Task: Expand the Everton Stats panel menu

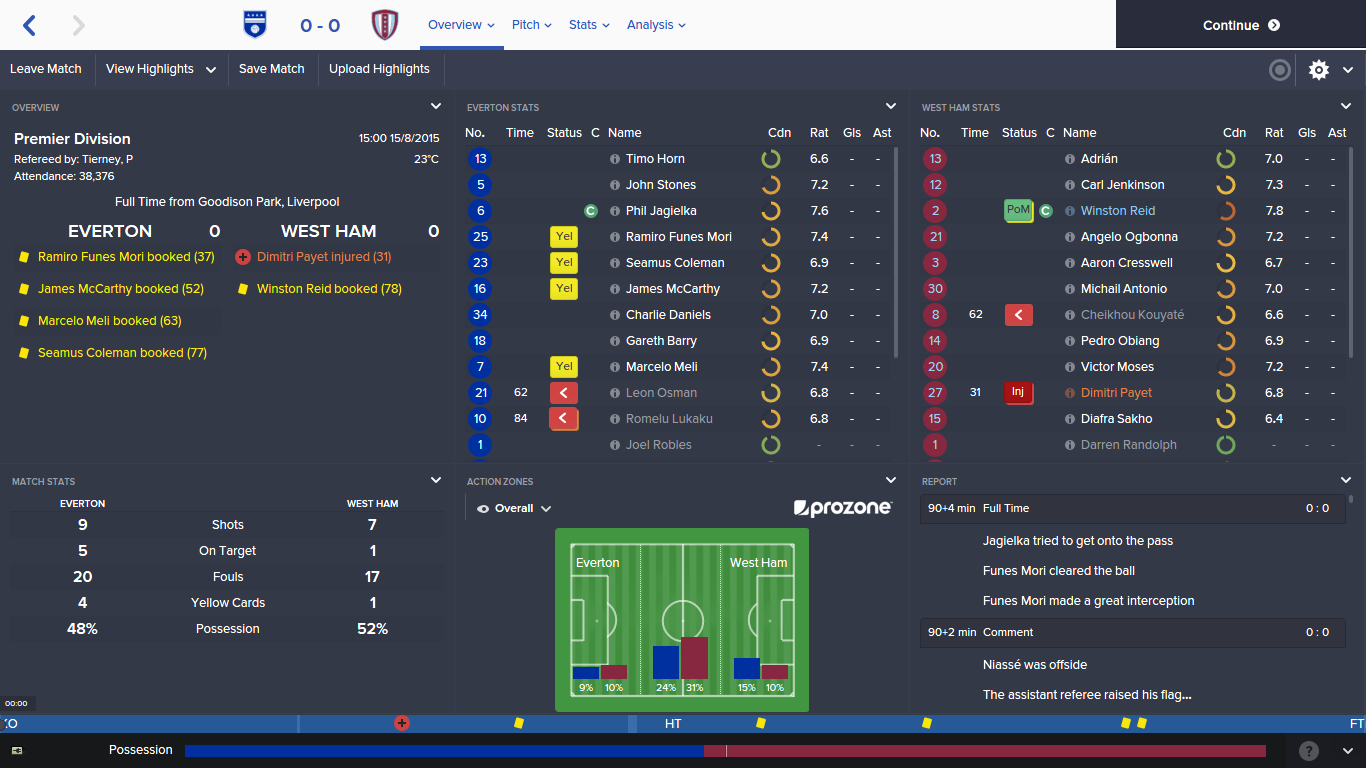Action: [891, 106]
